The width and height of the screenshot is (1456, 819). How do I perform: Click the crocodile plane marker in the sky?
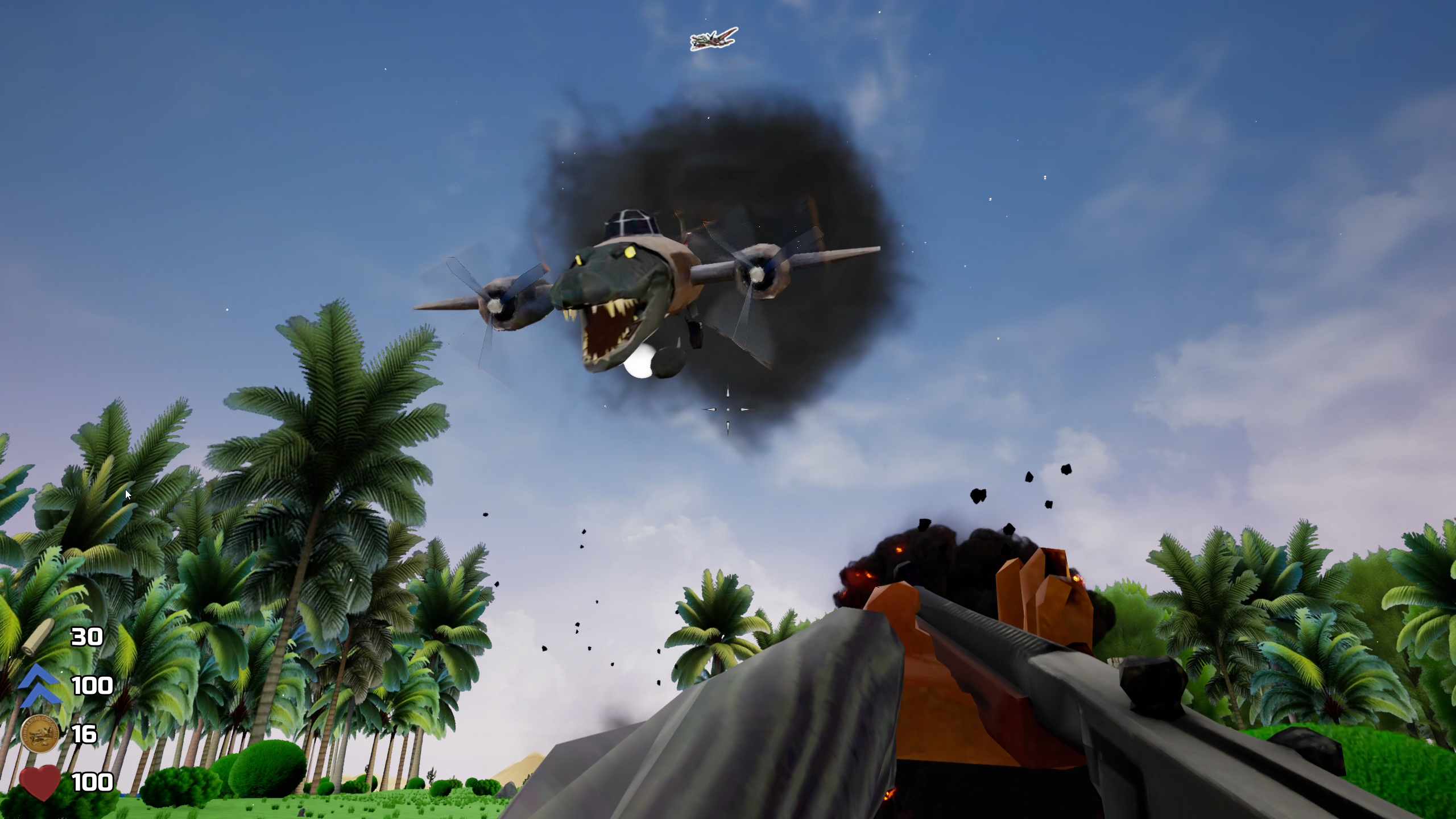pos(710,38)
